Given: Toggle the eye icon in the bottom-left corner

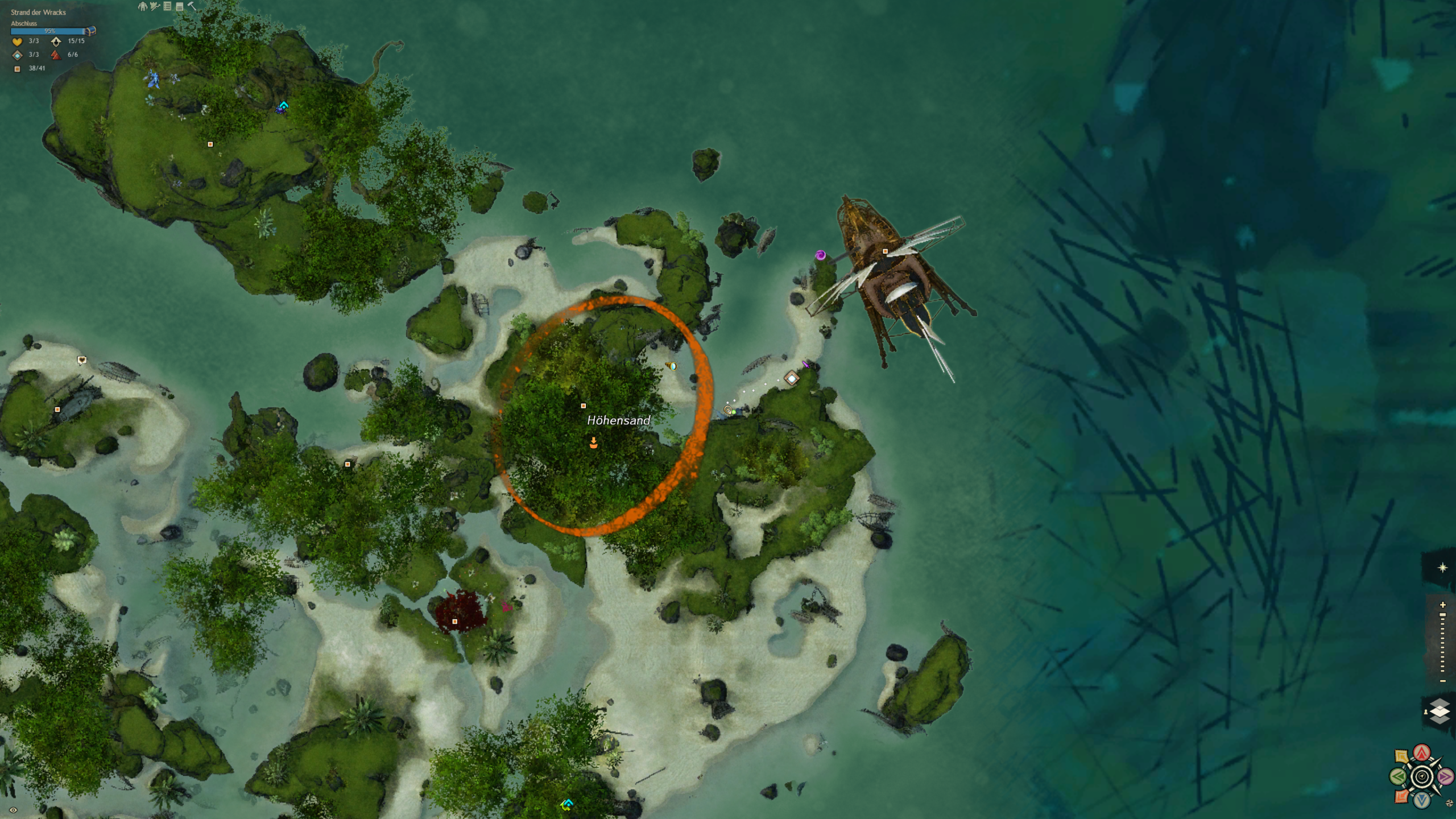Looking at the screenshot, I should click(13, 810).
